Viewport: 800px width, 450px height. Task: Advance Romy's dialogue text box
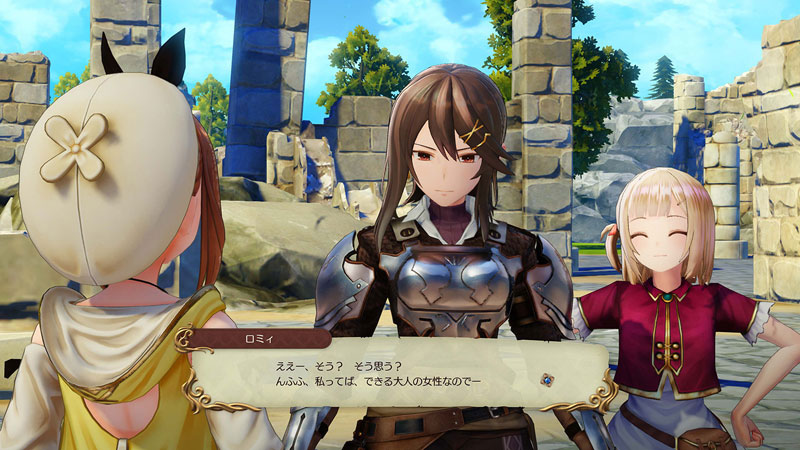(400, 374)
